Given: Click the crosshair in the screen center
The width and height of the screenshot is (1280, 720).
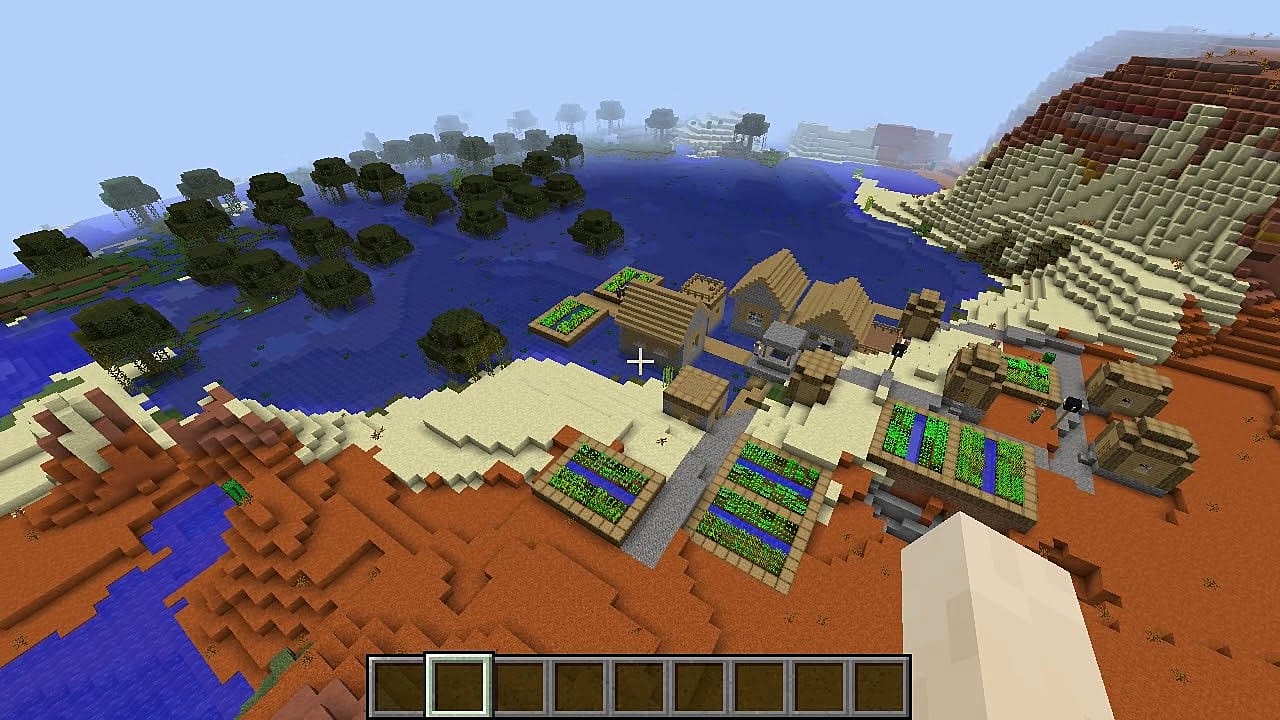Looking at the screenshot, I should click(x=640, y=360).
